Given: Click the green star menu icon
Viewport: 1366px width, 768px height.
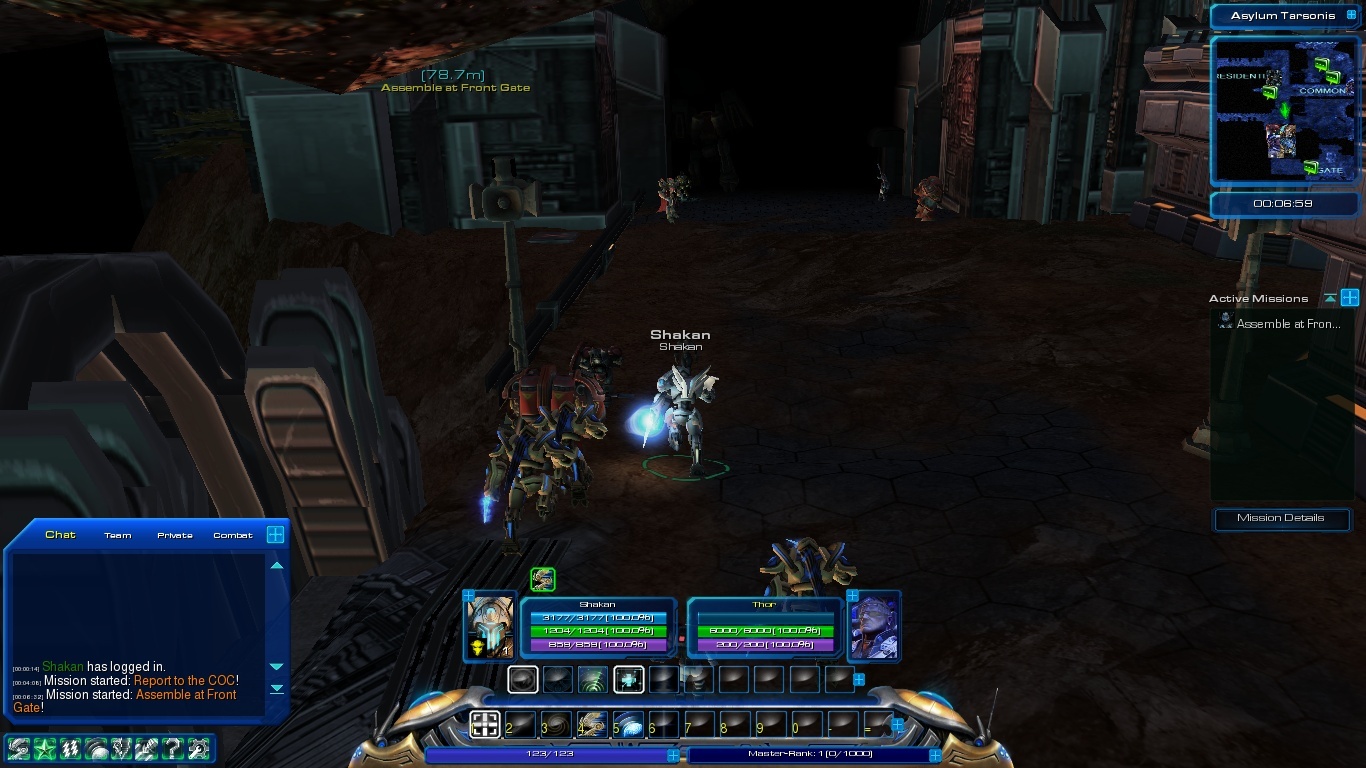Looking at the screenshot, I should (x=44, y=747).
